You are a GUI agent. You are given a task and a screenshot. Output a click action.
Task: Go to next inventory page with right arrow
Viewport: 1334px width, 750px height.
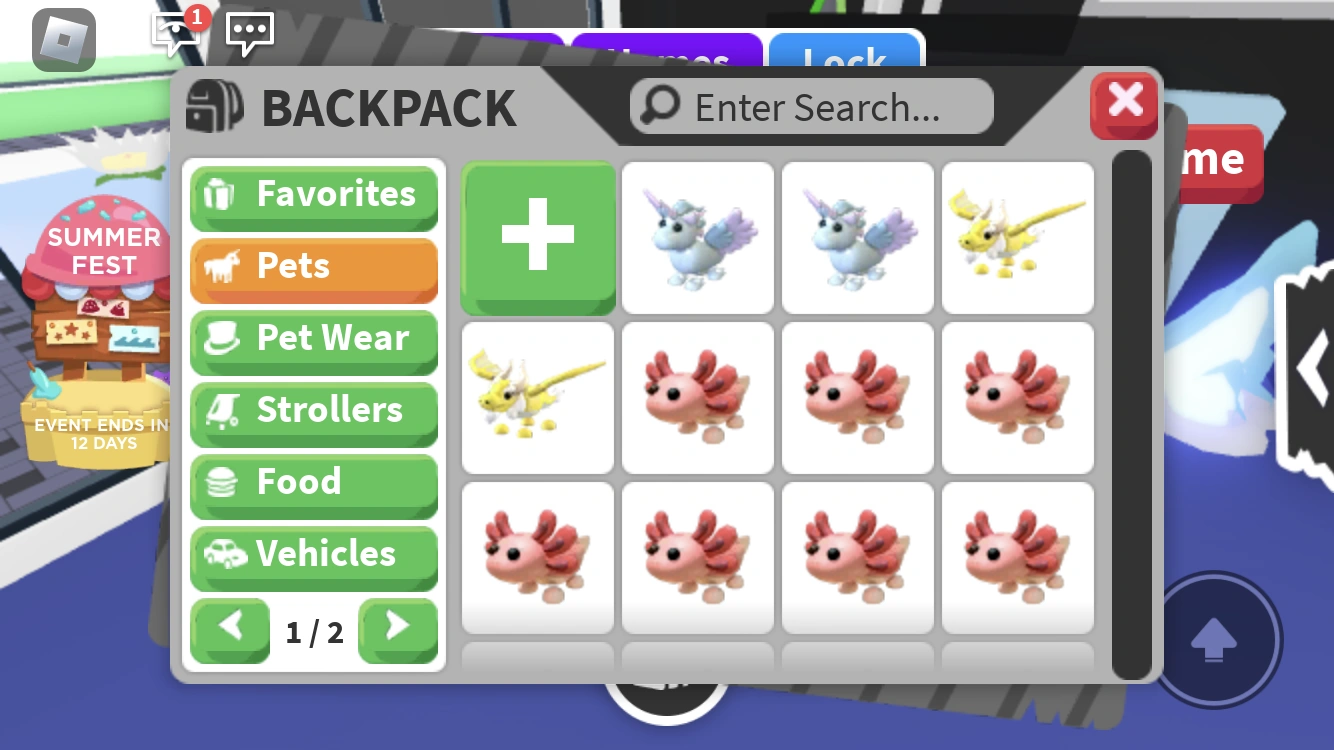pyautogui.click(x=398, y=630)
